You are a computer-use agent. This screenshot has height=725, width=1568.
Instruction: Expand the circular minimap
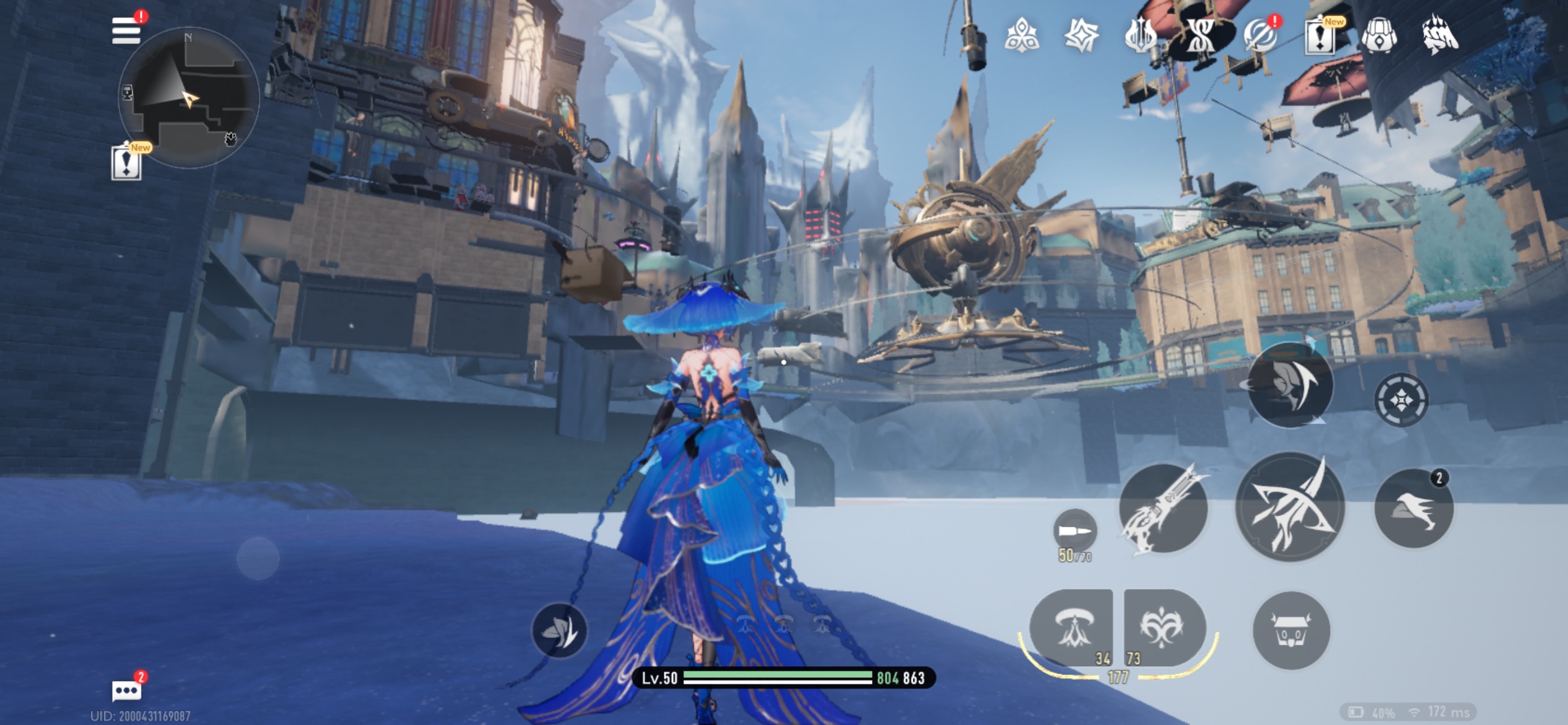pyautogui.click(x=188, y=98)
